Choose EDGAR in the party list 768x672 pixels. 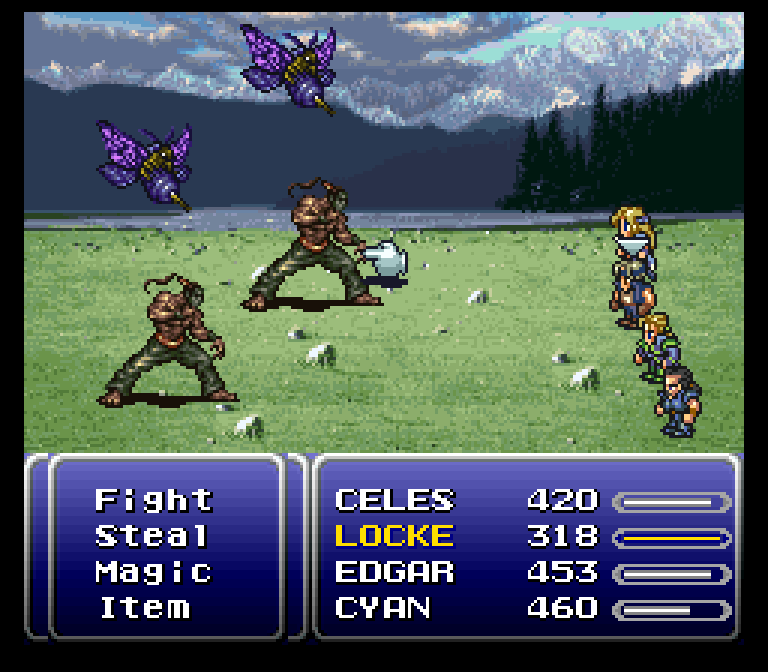coord(394,572)
